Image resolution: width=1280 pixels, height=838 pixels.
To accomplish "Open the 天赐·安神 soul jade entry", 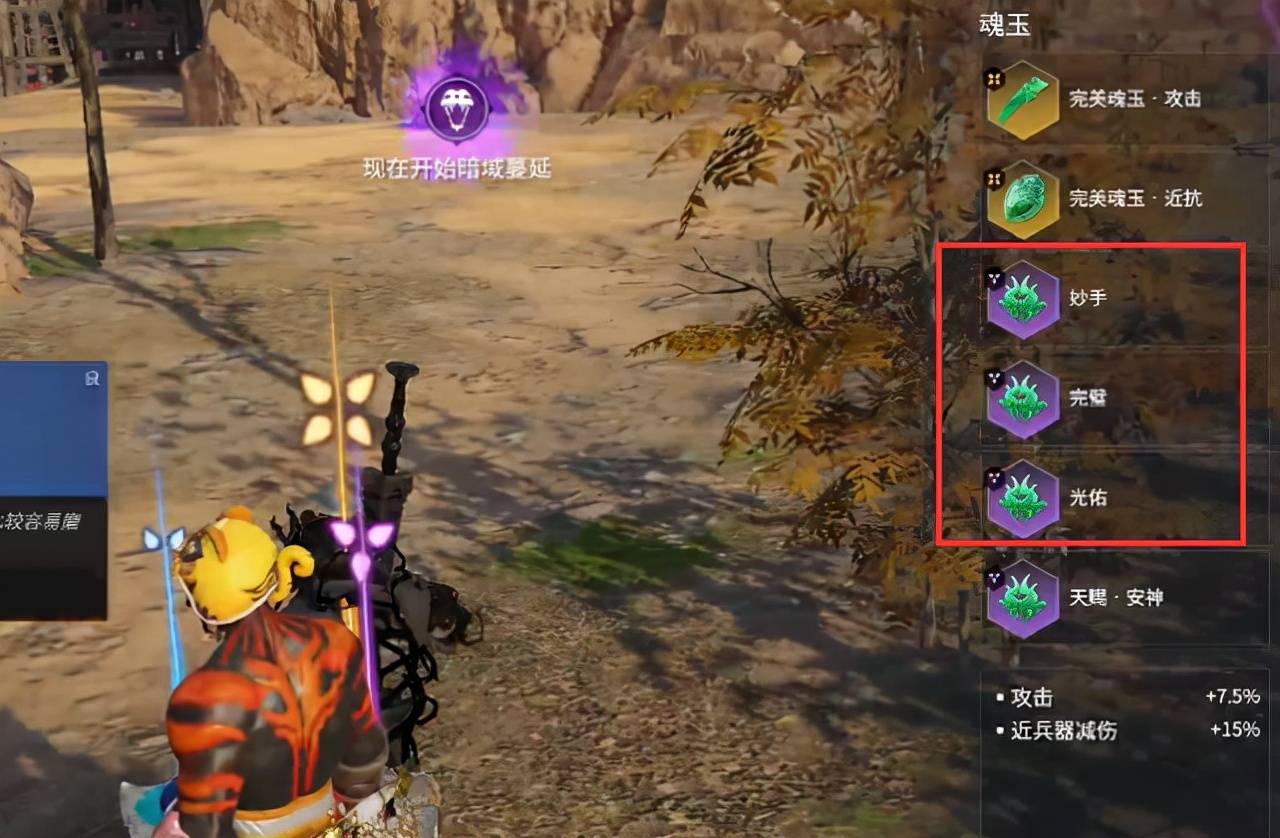I will tap(1023, 598).
